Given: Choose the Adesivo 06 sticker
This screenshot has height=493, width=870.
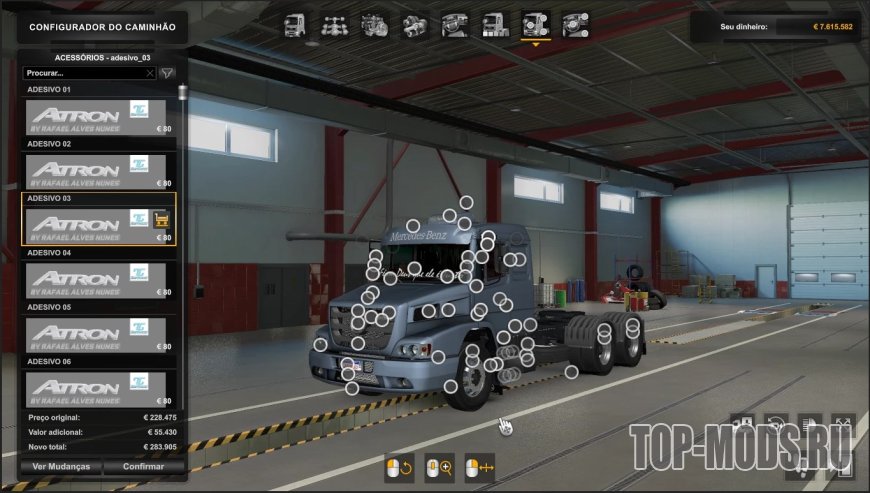Looking at the screenshot, I should tap(100, 388).
